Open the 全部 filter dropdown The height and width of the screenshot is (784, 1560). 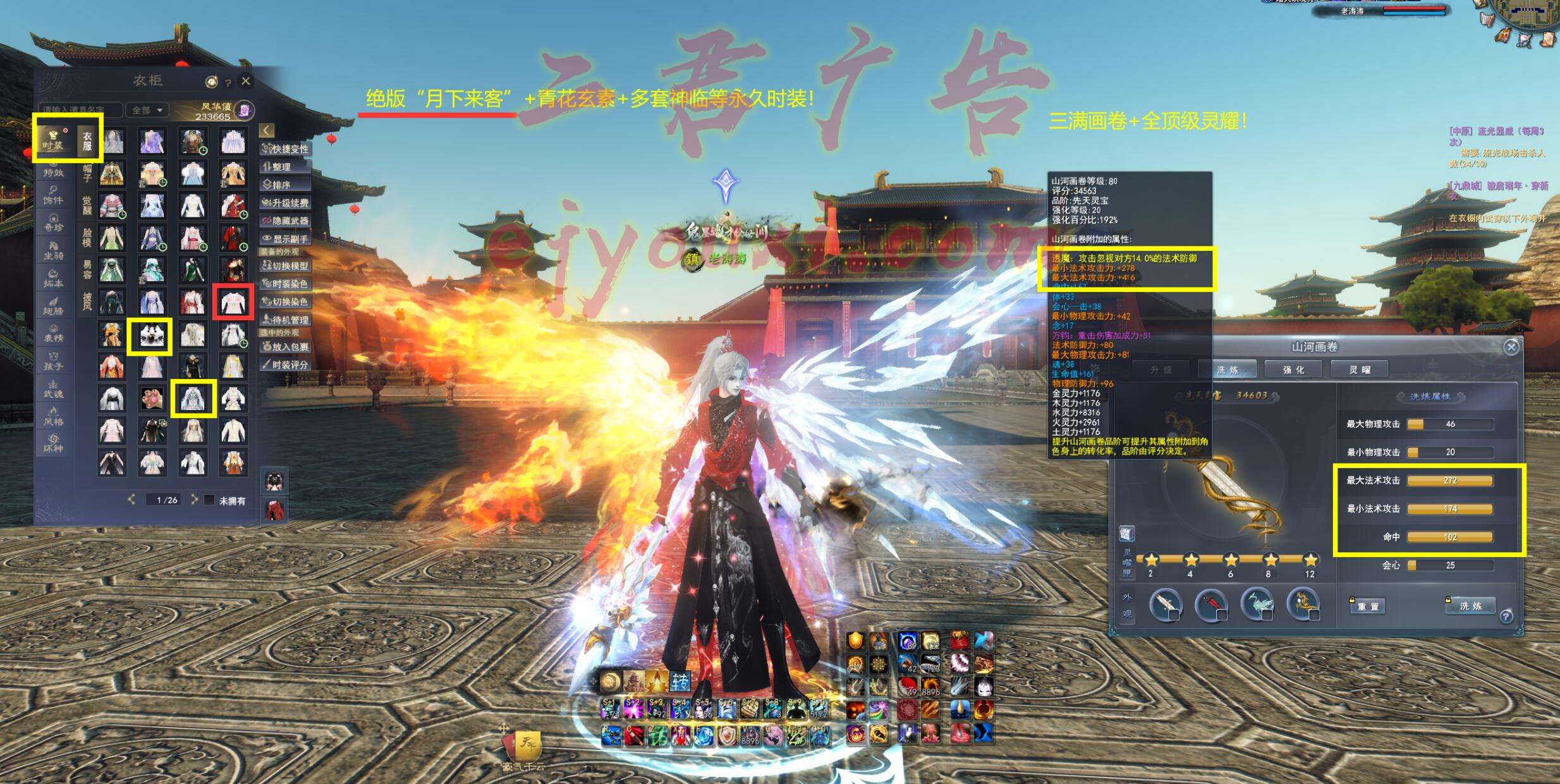click(147, 110)
